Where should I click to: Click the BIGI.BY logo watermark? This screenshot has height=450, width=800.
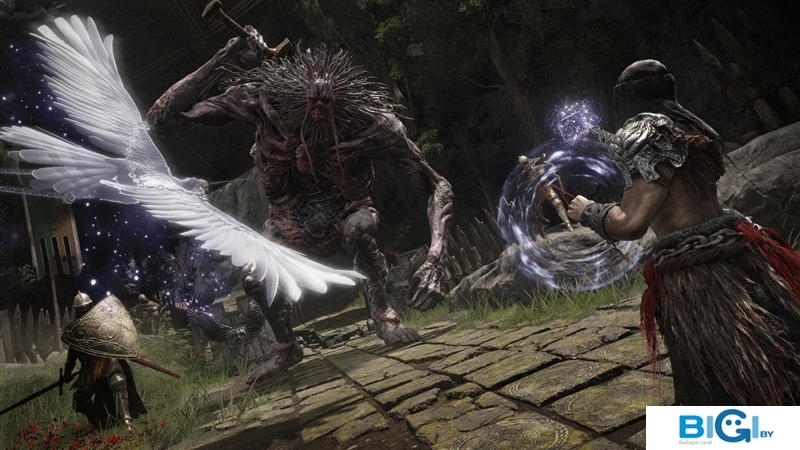point(722,428)
